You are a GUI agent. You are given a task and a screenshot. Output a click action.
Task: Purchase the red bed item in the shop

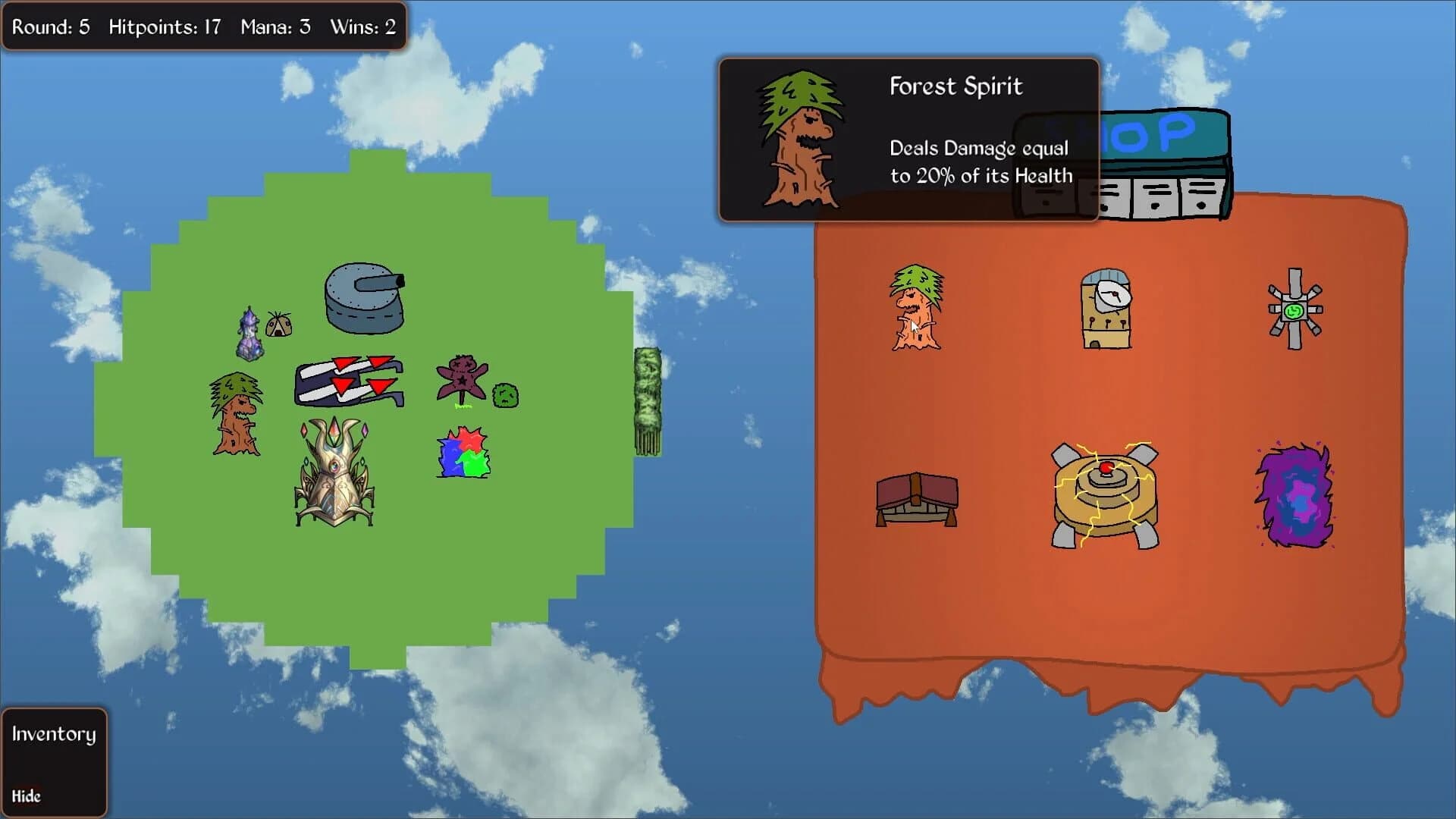pyautogui.click(x=915, y=498)
